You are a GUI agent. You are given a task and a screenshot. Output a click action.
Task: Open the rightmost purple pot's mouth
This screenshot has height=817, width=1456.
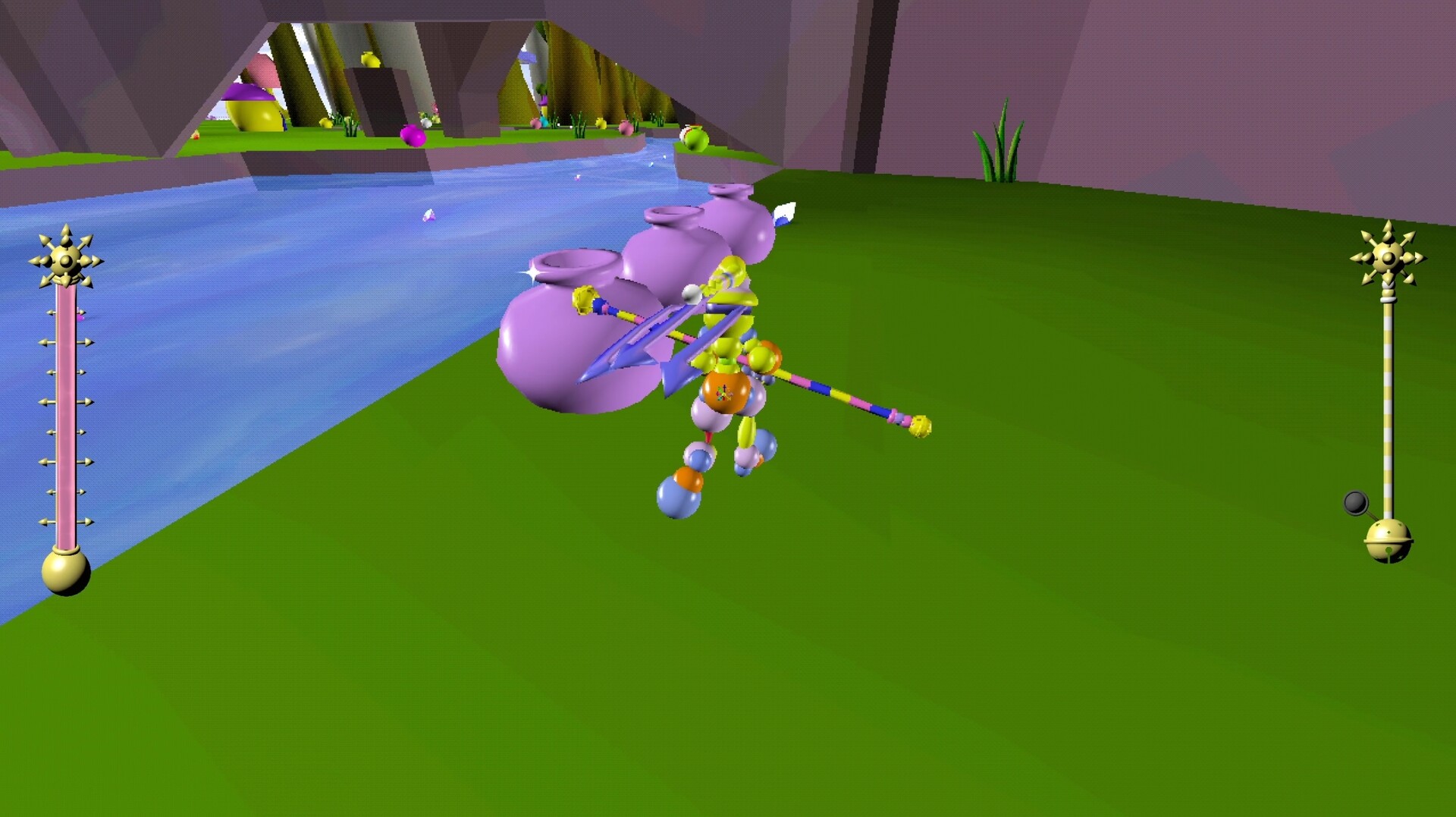pyautogui.click(x=730, y=188)
